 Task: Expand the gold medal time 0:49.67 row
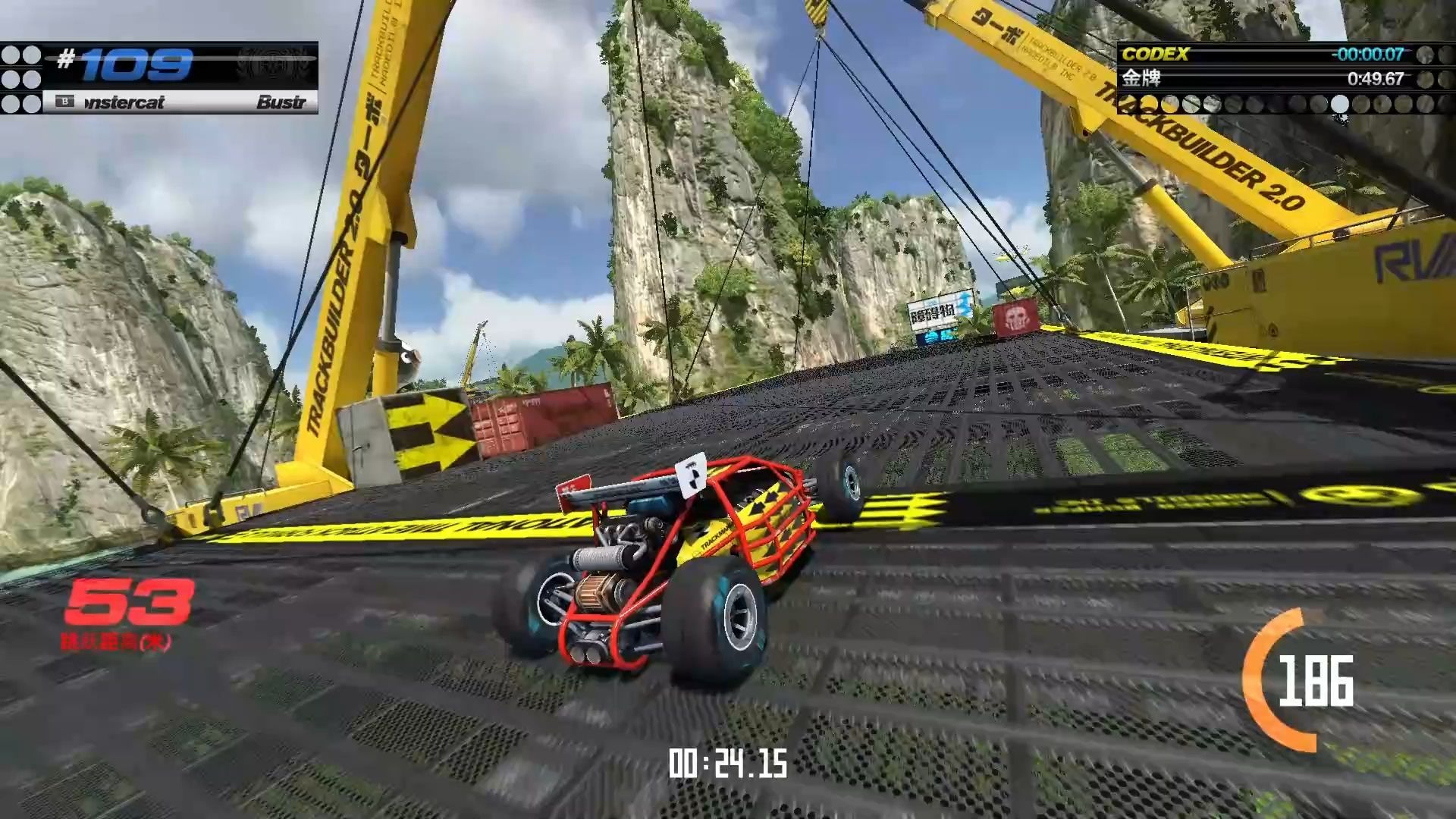coord(1380,80)
